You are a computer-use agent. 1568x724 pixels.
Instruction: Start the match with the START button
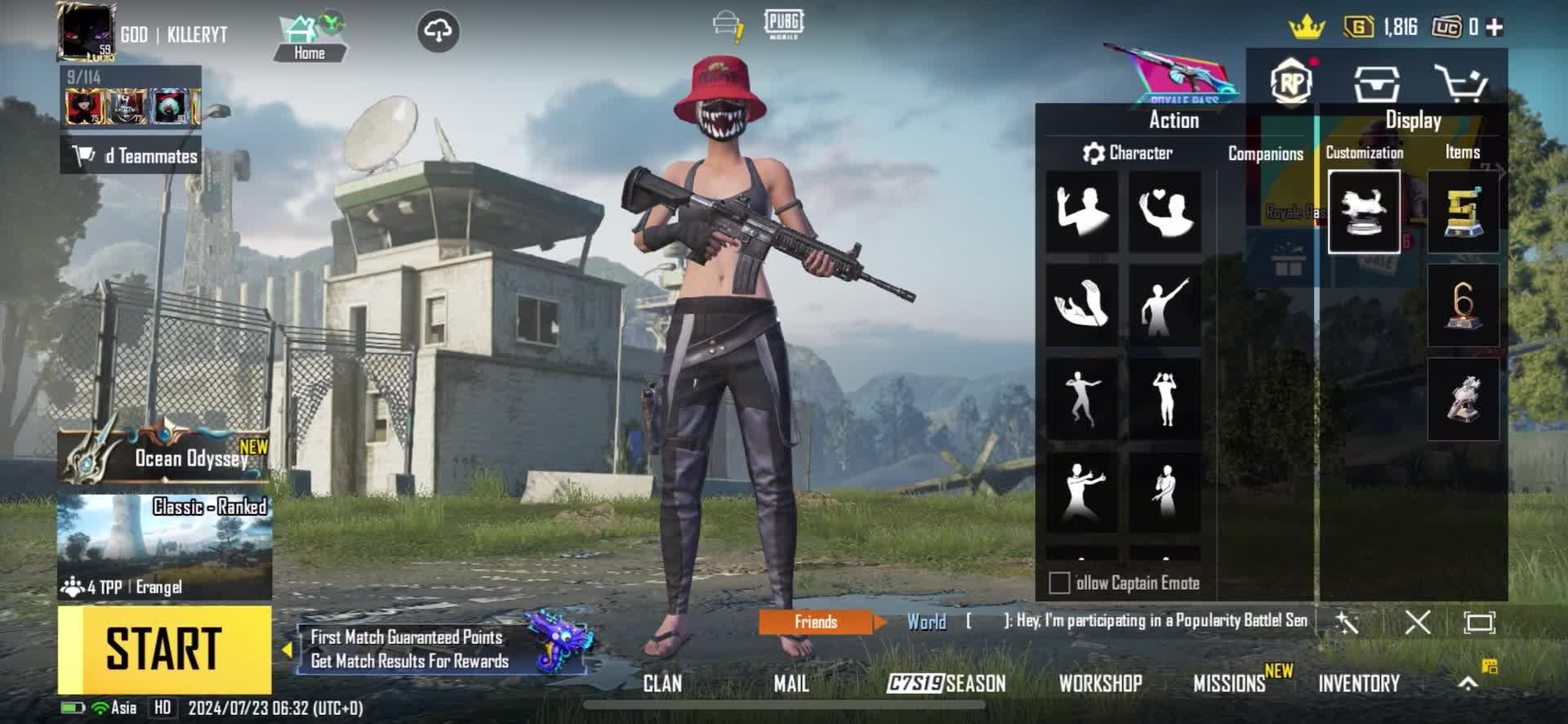click(164, 650)
